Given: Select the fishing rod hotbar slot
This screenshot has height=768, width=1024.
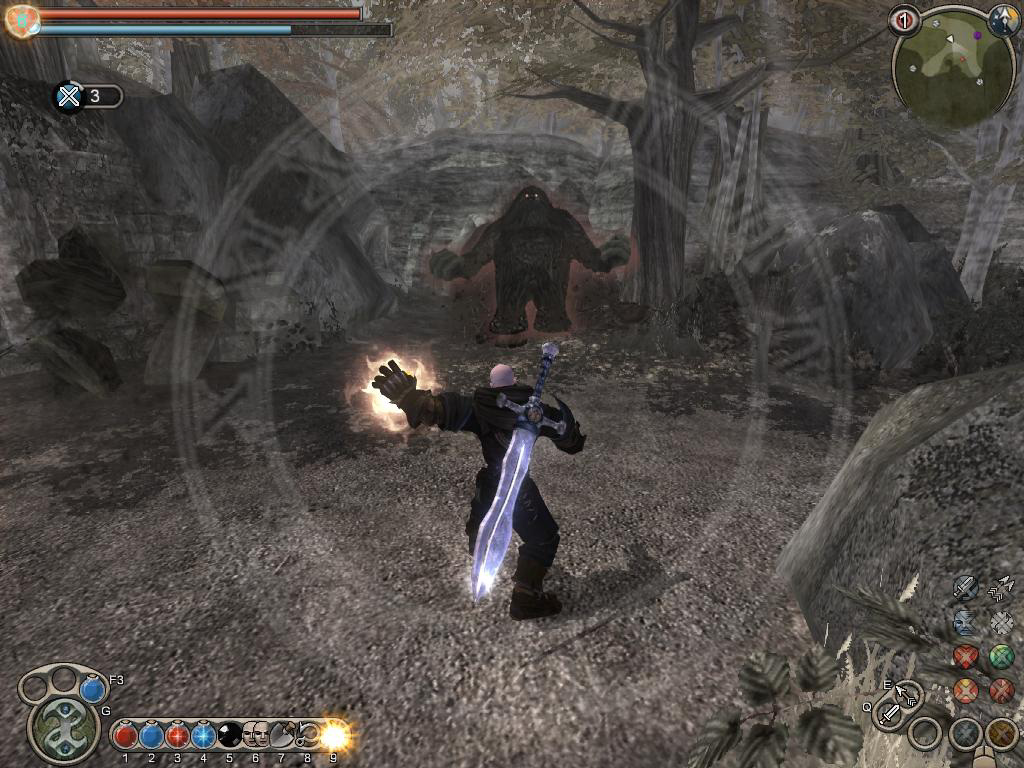Looking at the screenshot, I should tap(307, 737).
